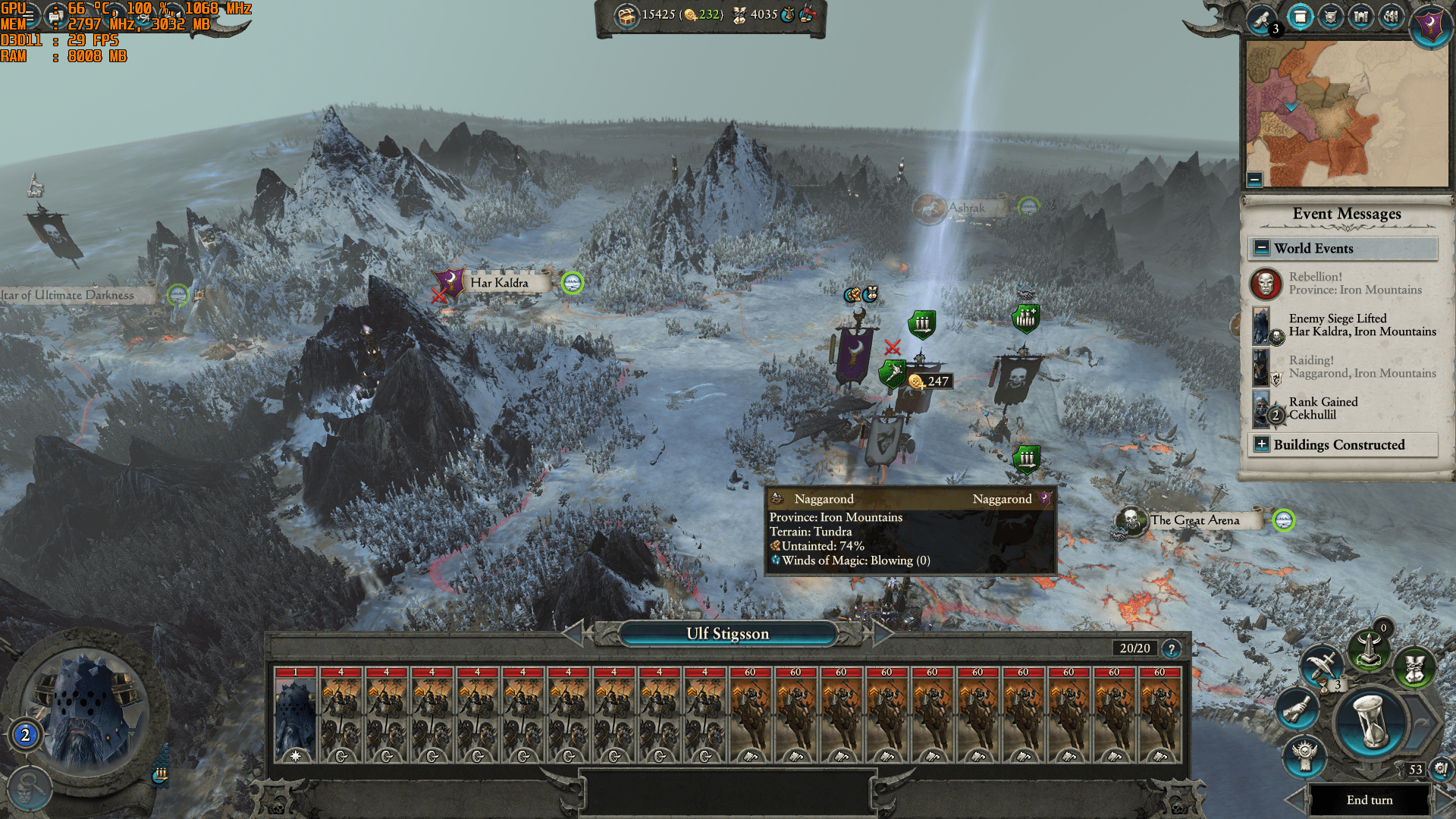Open the events list tab above minimap
1456x819 pixels.
pos(1300,17)
